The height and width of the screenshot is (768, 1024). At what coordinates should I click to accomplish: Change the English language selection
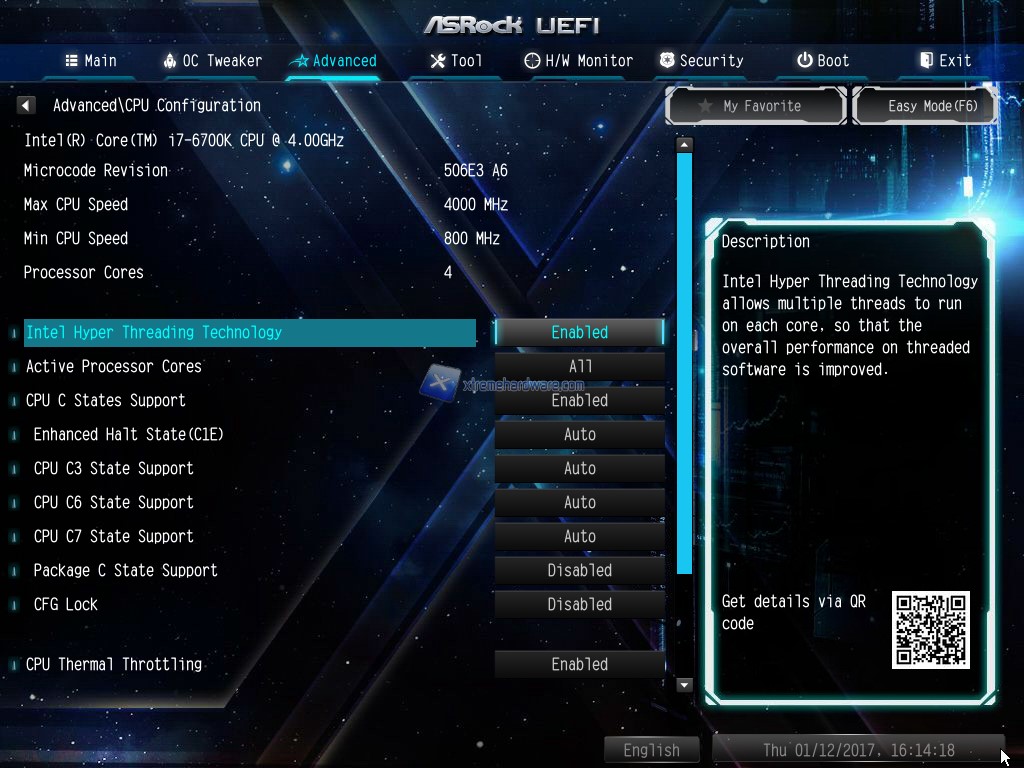pos(651,750)
